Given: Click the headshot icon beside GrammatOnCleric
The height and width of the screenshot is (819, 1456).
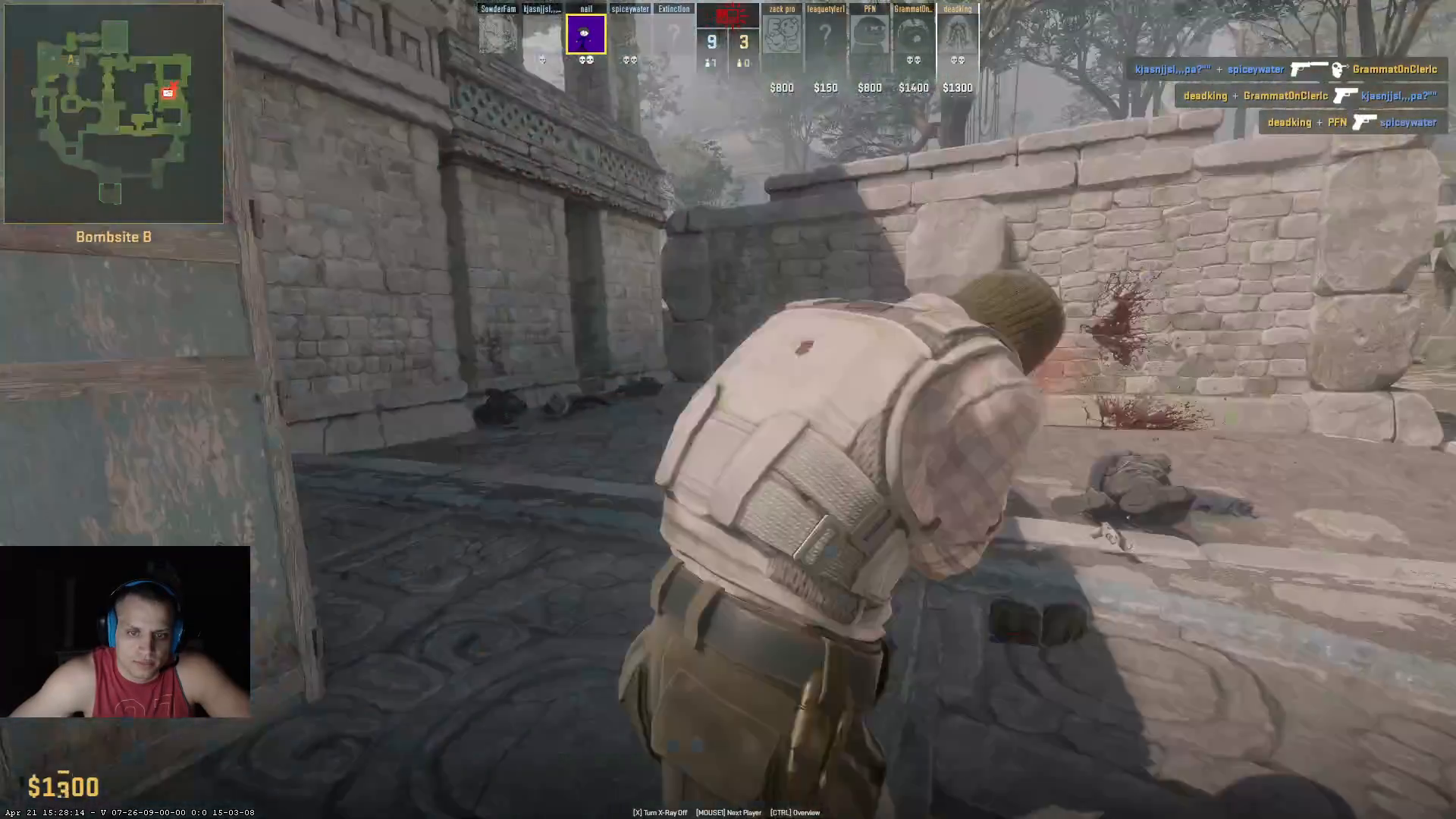Looking at the screenshot, I should pyautogui.click(x=1339, y=70).
